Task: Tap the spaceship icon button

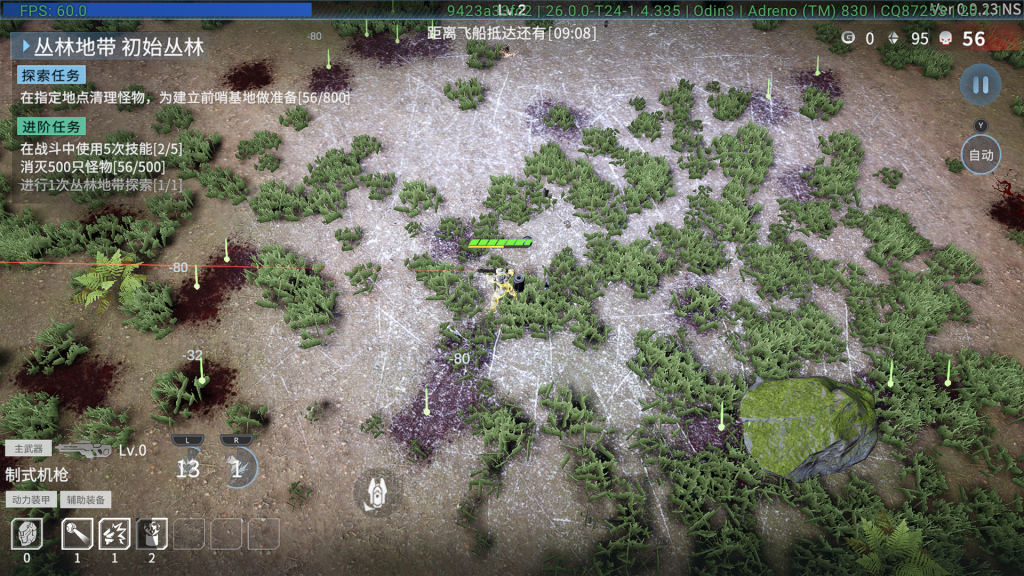Action: [378, 492]
